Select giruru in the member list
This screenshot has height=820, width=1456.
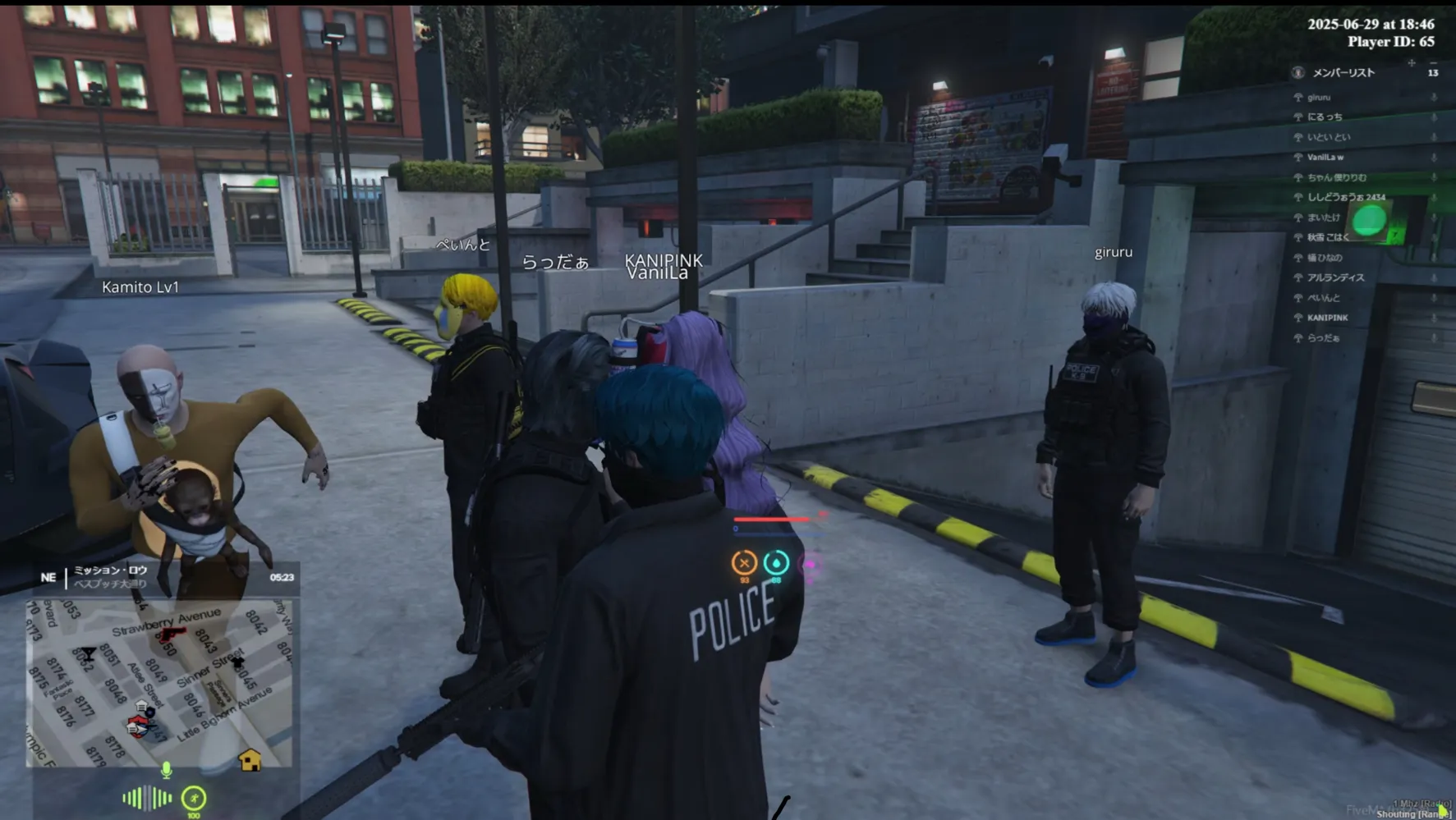pos(1319,97)
